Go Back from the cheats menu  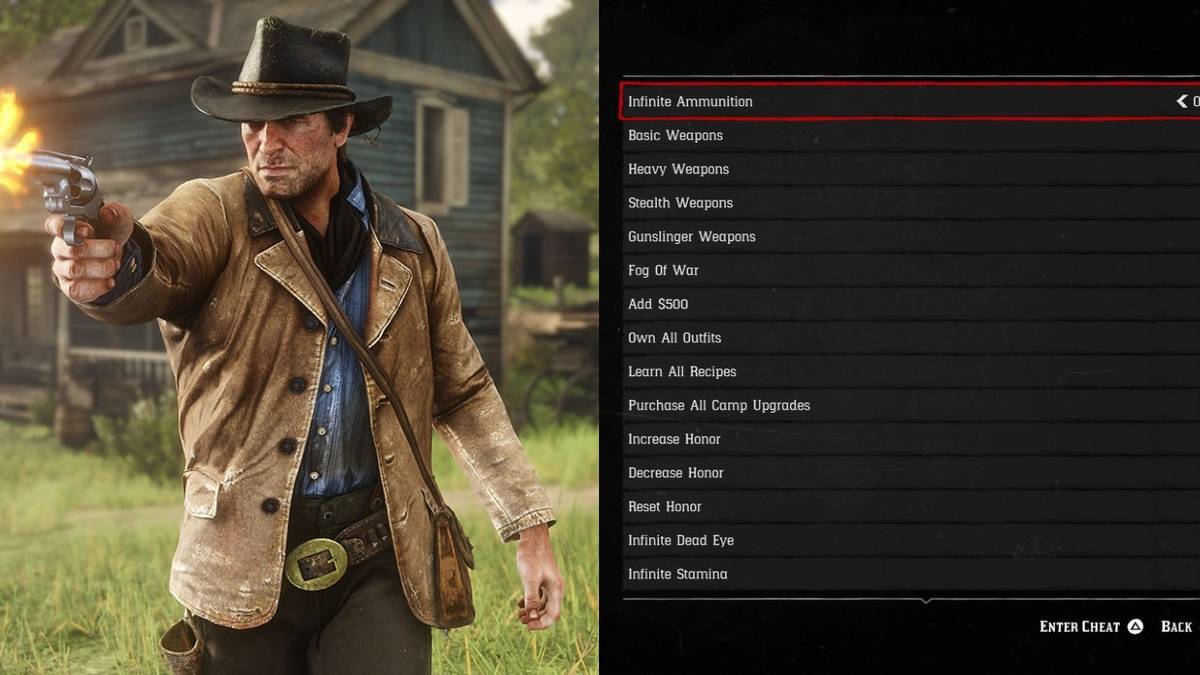1176,627
